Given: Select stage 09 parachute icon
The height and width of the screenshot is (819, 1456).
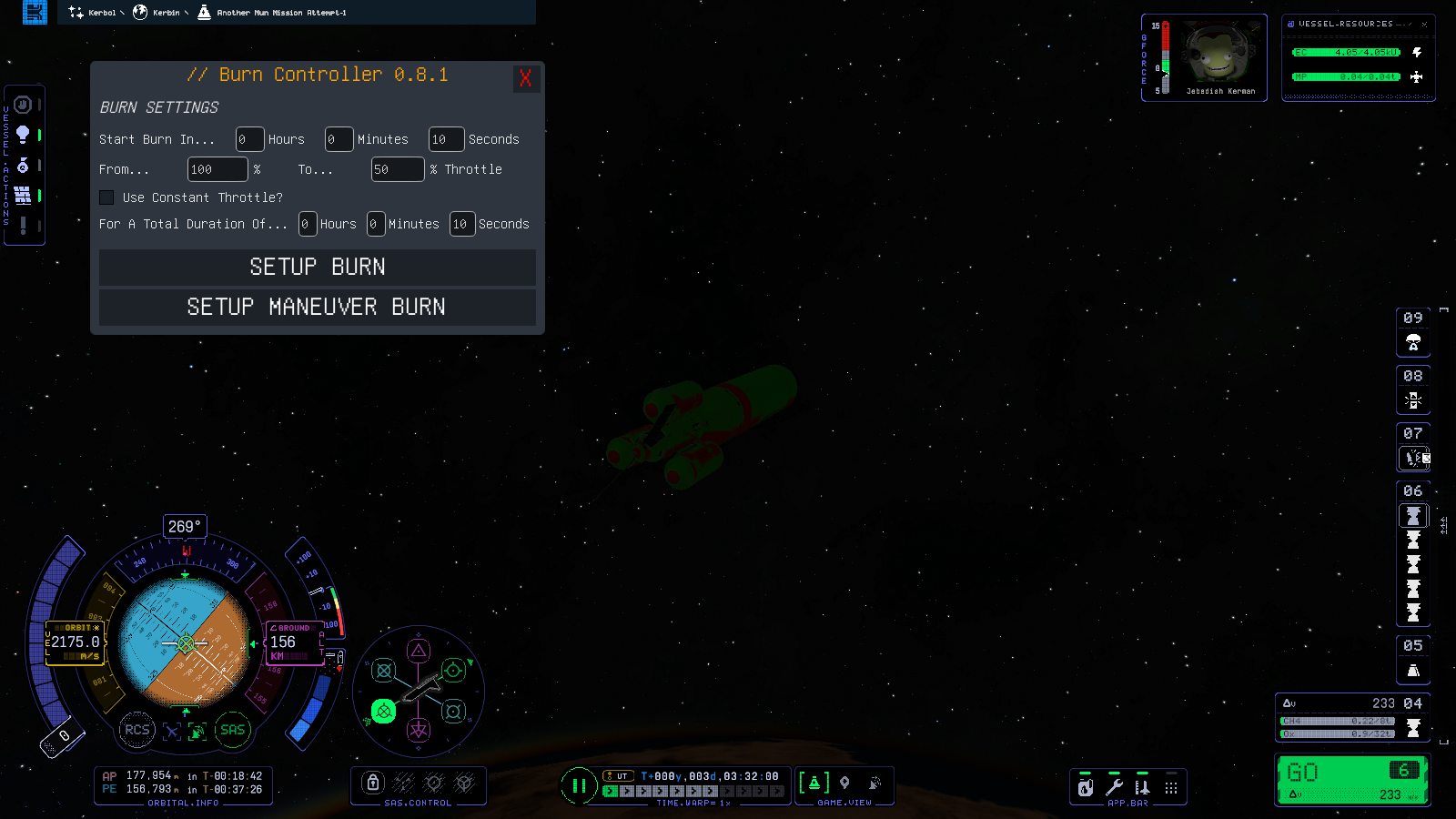Looking at the screenshot, I should tap(1413, 342).
